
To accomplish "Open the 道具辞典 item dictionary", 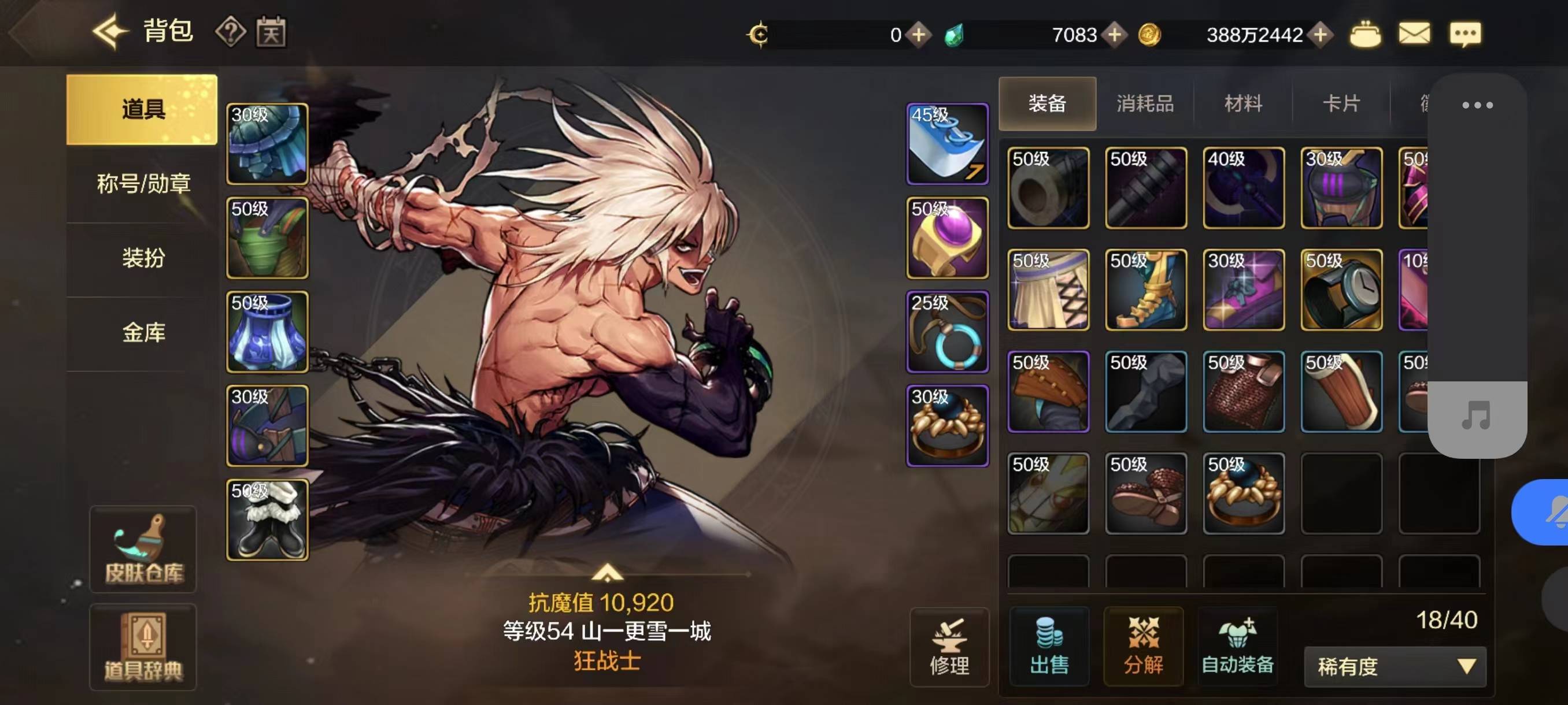I will 143,647.
